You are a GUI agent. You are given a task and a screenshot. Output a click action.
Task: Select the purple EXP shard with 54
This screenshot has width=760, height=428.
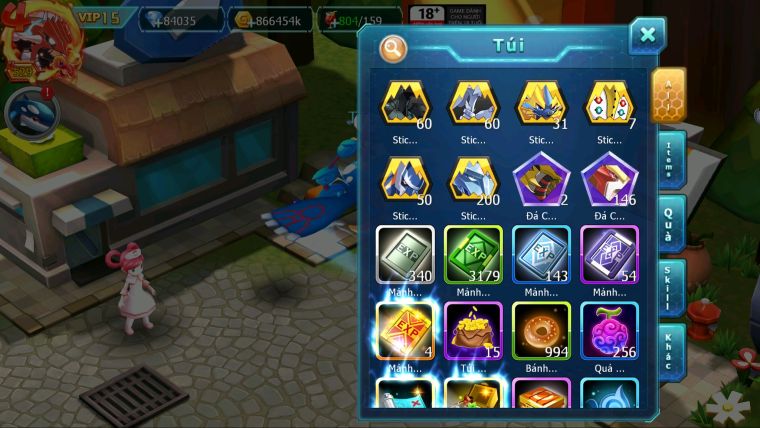tap(609, 255)
